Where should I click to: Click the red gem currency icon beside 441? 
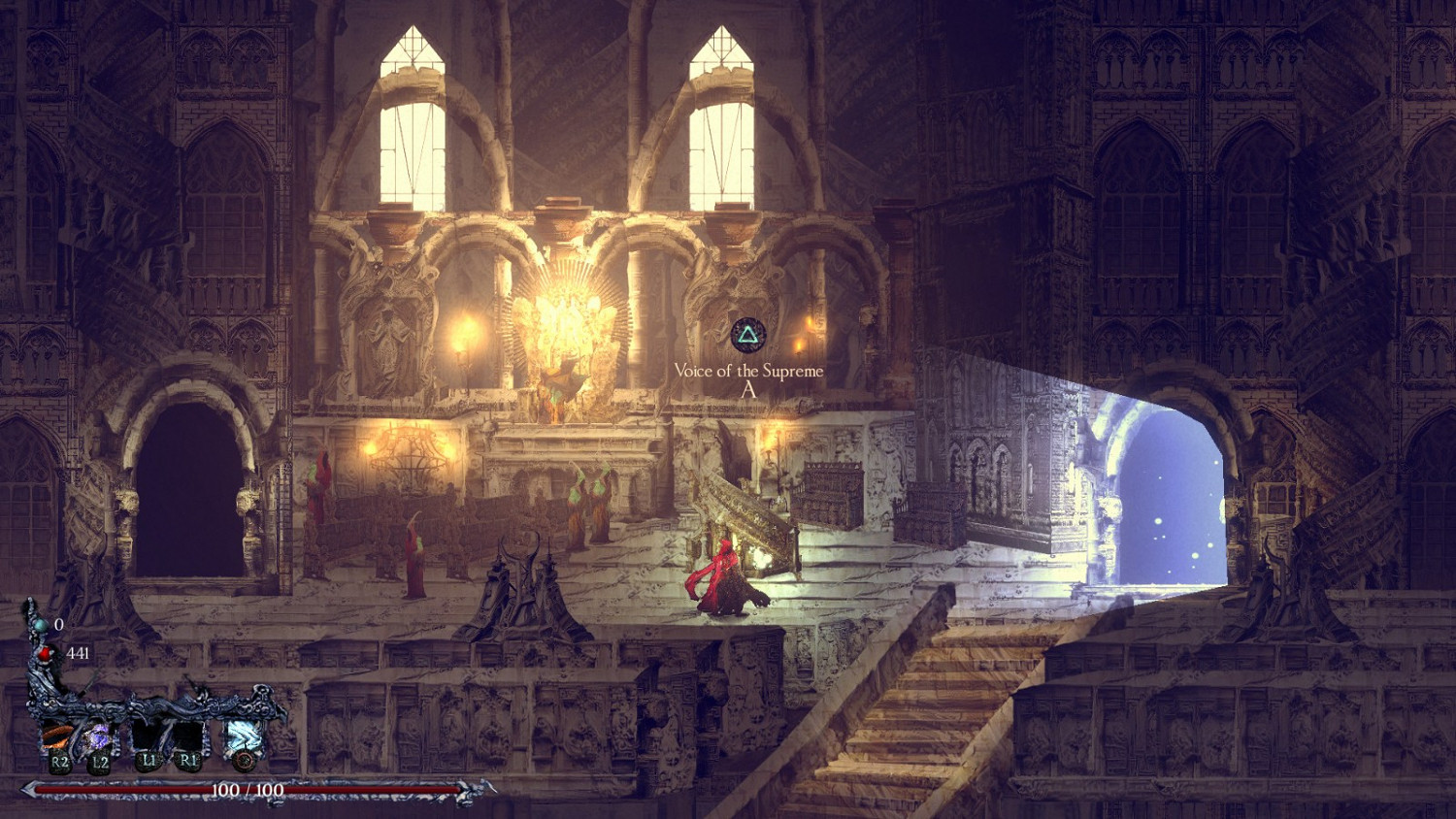[x=45, y=654]
